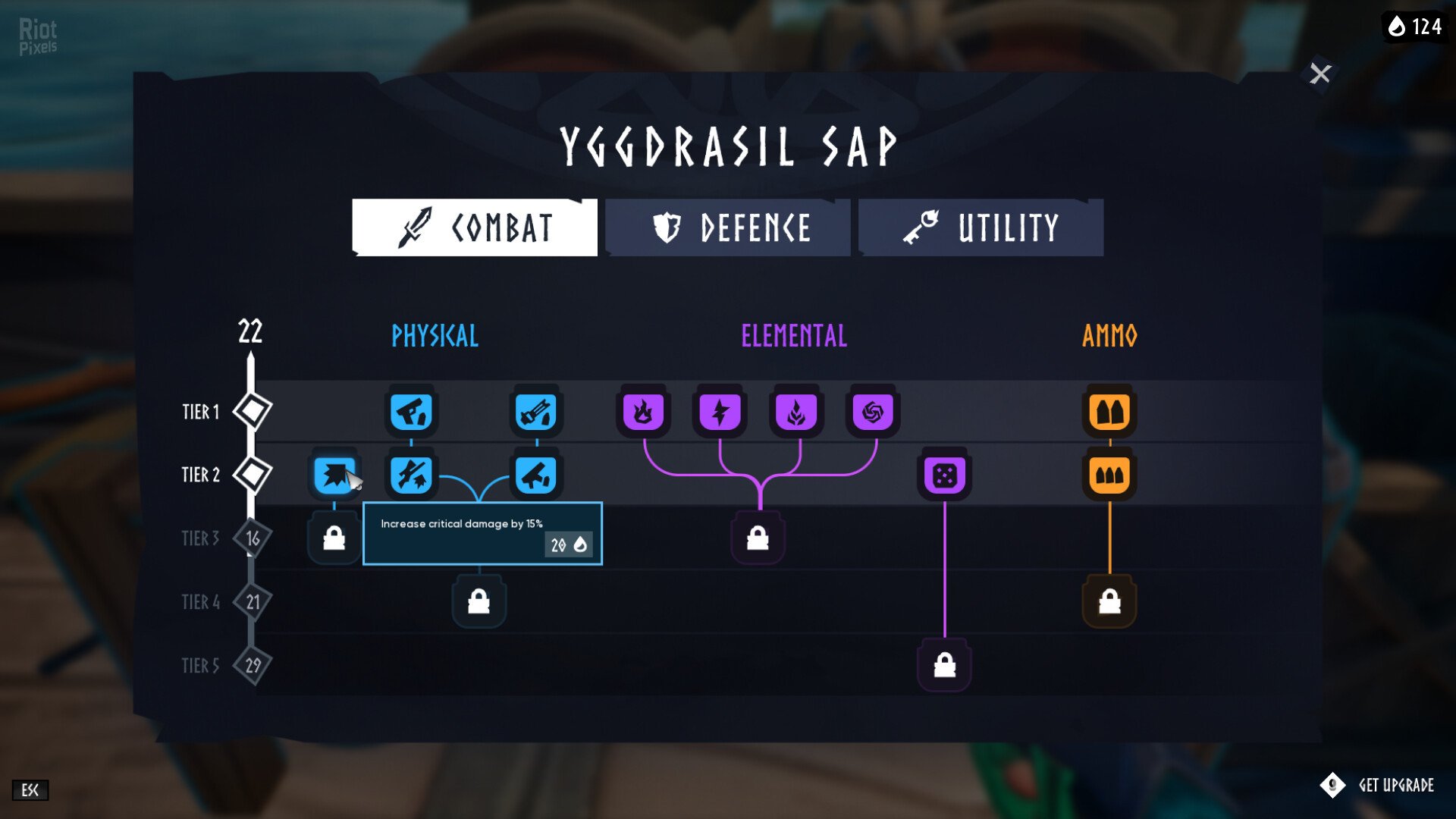The height and width of the screenshot is (819, 1456).
Task: Open the Utility tab
Action: click(981, 227)
